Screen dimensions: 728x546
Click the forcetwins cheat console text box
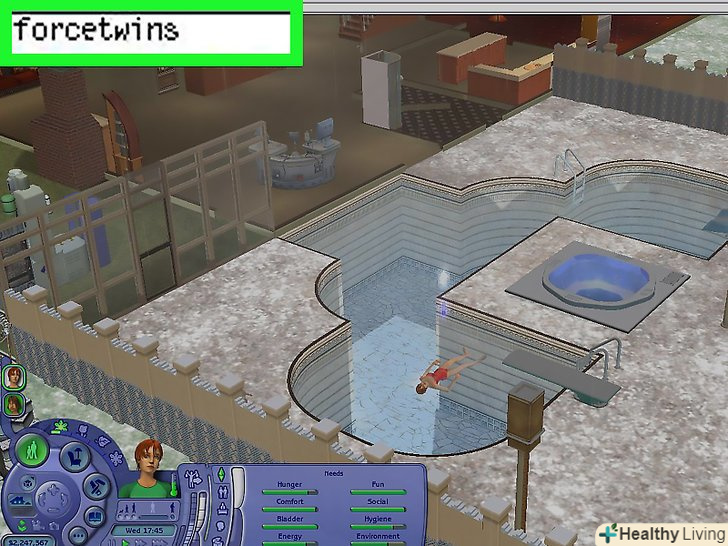[x=148, y=32]
